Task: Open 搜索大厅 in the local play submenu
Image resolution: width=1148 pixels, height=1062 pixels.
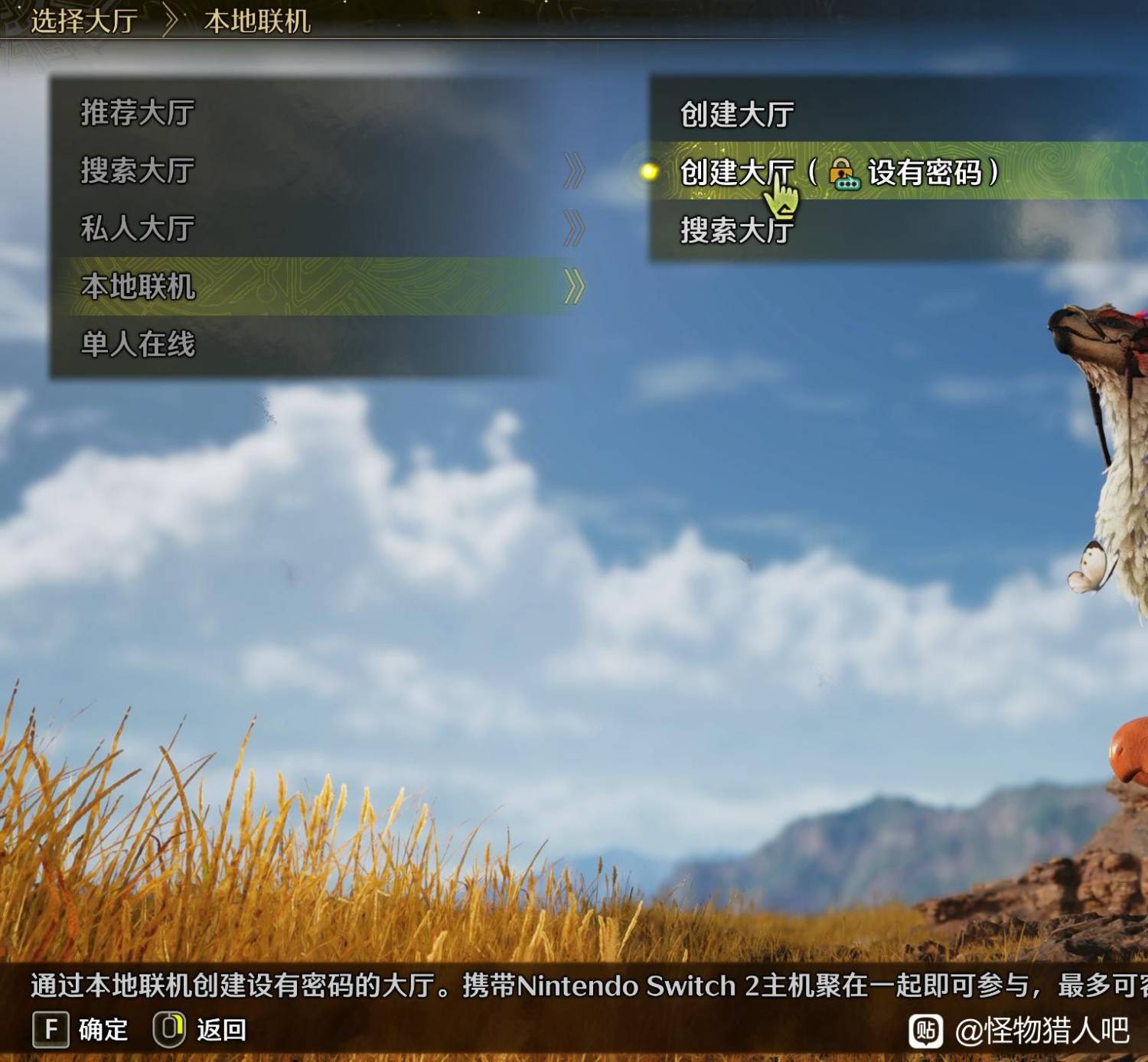Action: pyautogui.click(x=736, y=230)
